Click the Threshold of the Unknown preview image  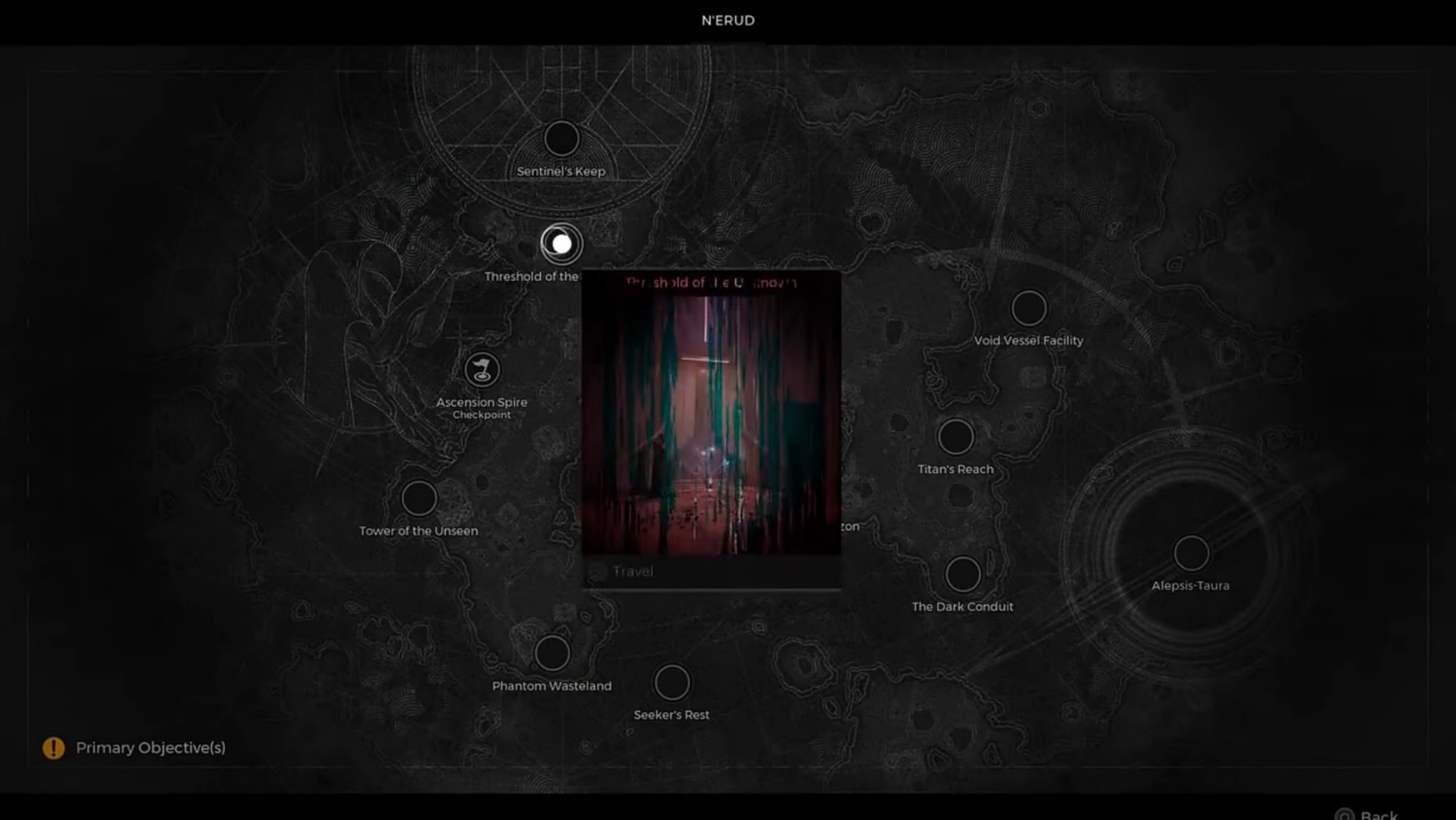712,421
